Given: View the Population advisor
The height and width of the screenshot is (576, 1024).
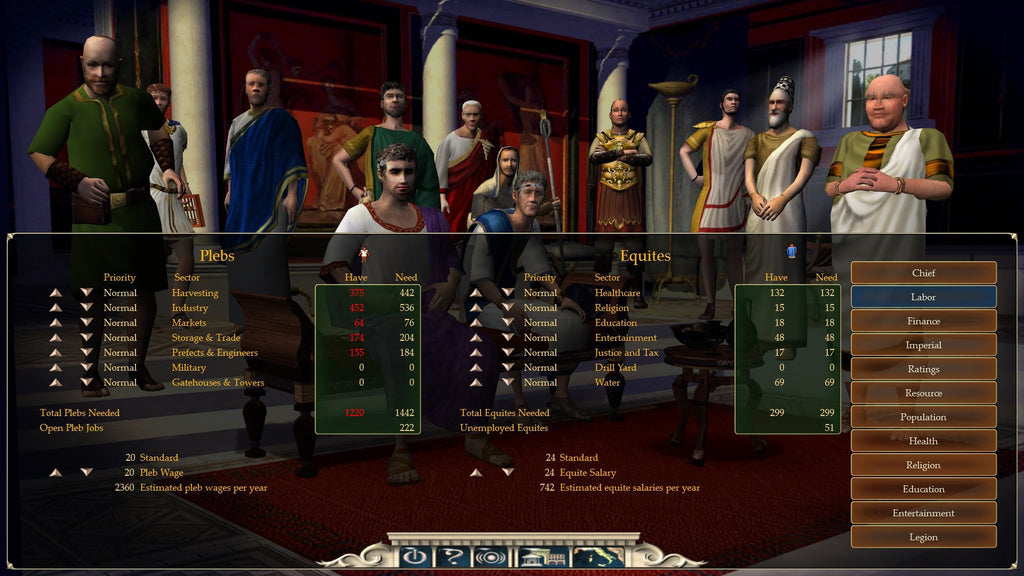Looking at the screenshot, I should coord(923,417).
